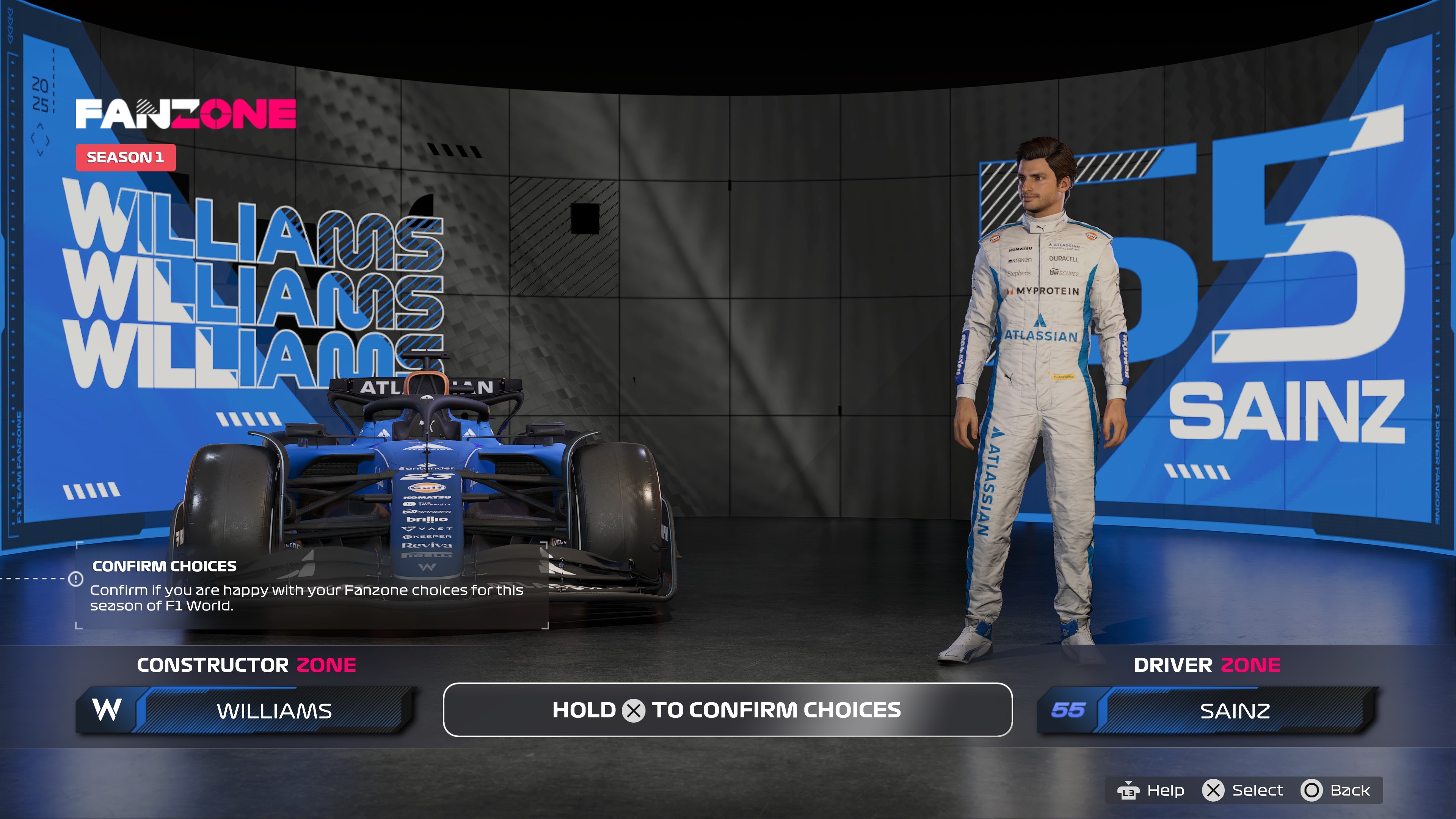This screenshot has width=1456, height=819.
Task: Confirm your Fanzone choices
Action: [x=728, y=710]
